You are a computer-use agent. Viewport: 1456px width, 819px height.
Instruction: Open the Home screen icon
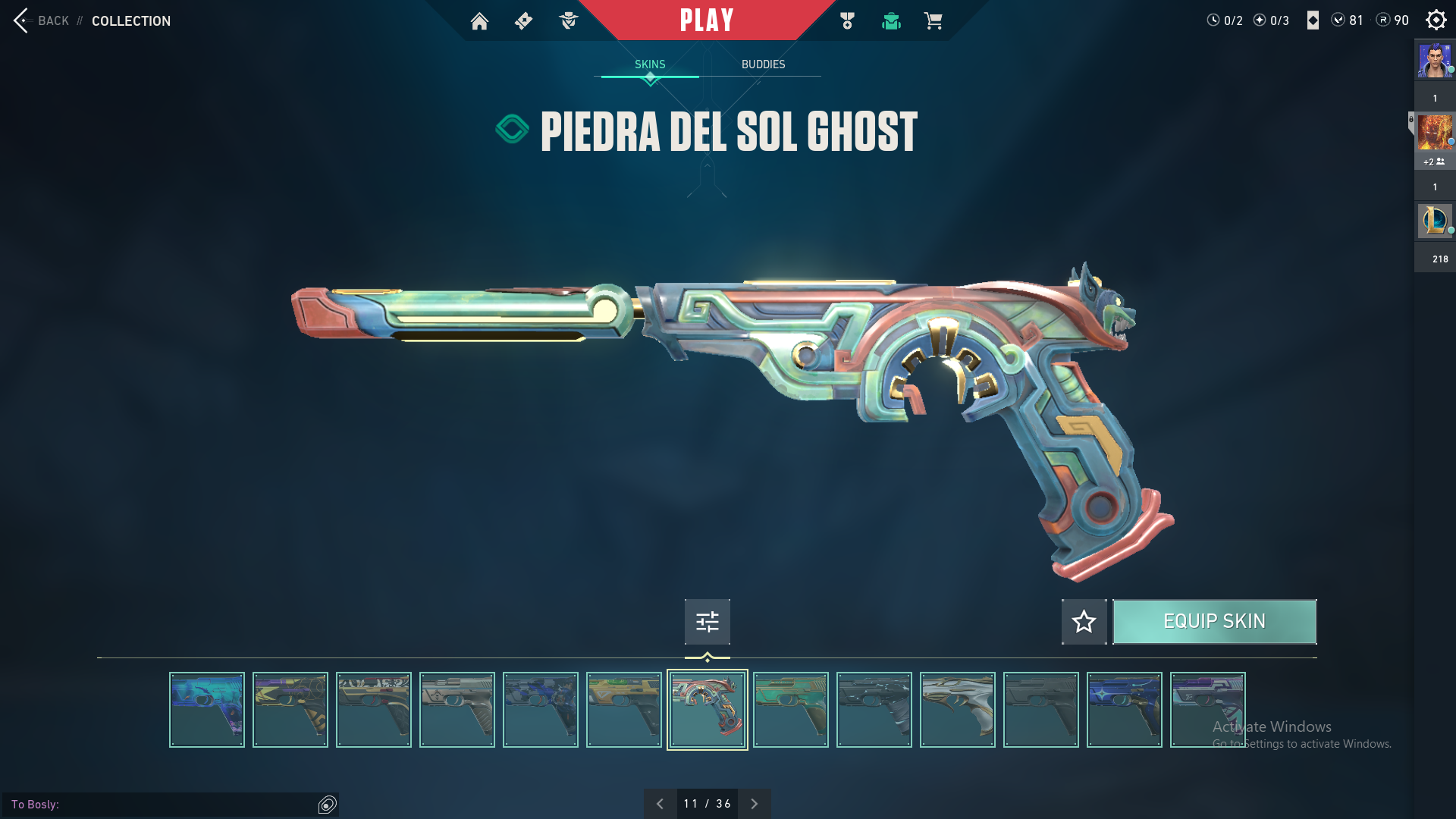click(x=479, y=21)
